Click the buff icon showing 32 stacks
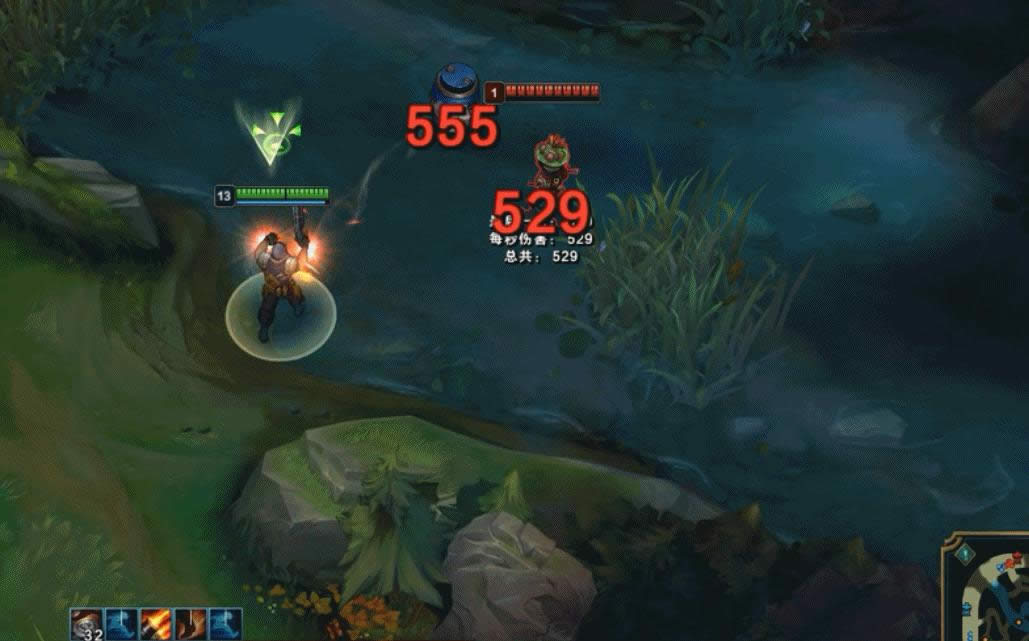The height and width of the screenshot is (641, 1029). (87, 624)
